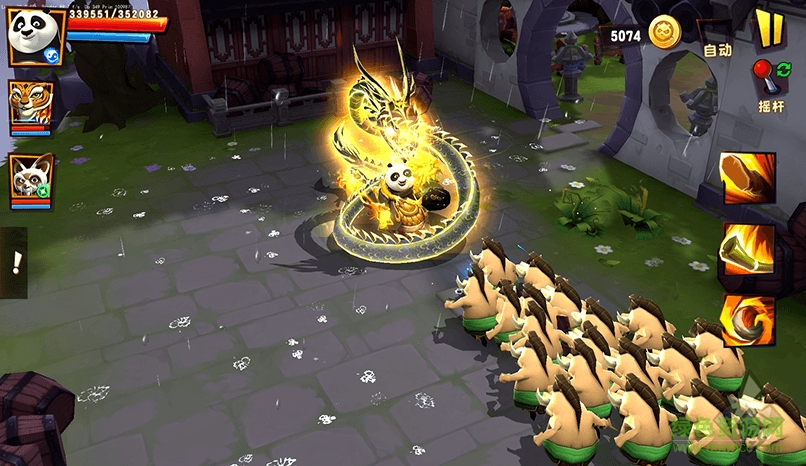Use the flaming bamboo staff skill
This screenshot has height=466, width=806.
[748, 249]
